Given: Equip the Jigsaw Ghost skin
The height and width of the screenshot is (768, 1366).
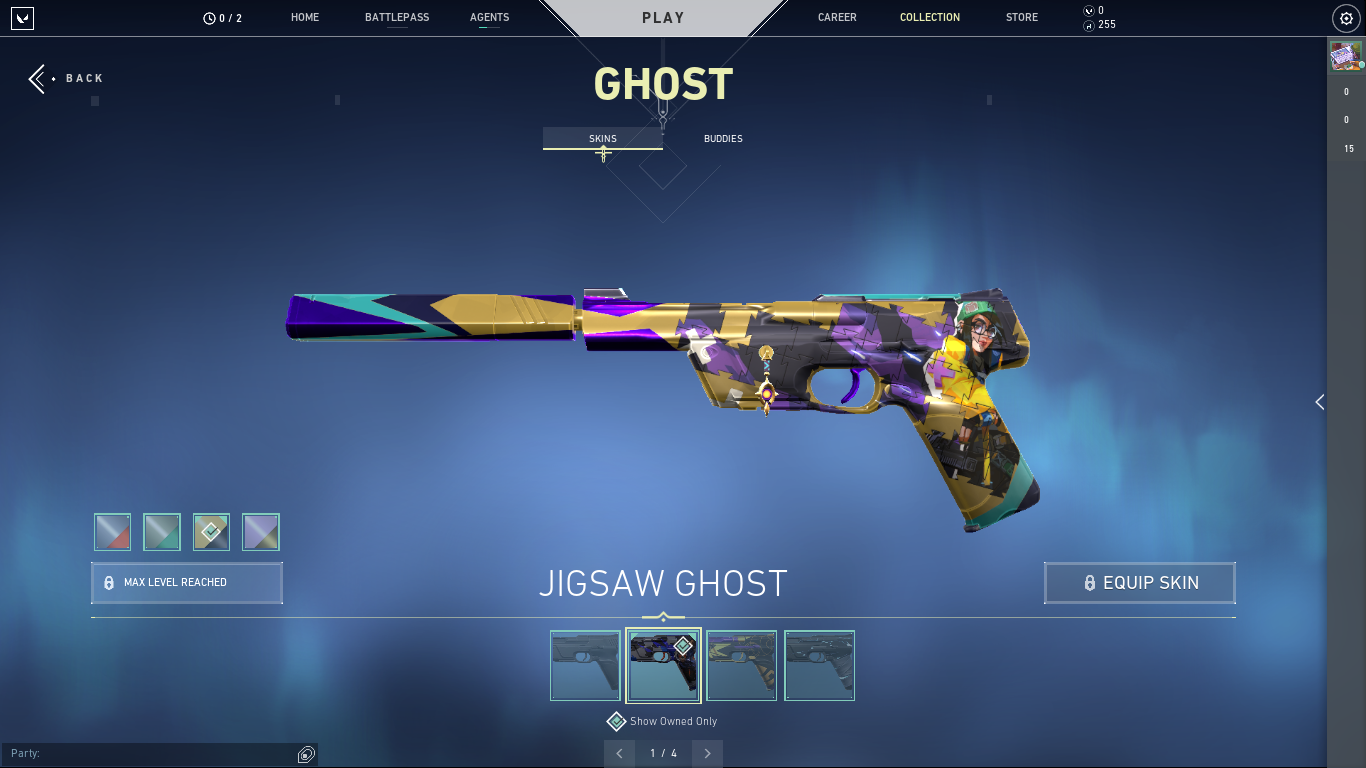Looking at the screenshot, I should [x=1140, y=583].
